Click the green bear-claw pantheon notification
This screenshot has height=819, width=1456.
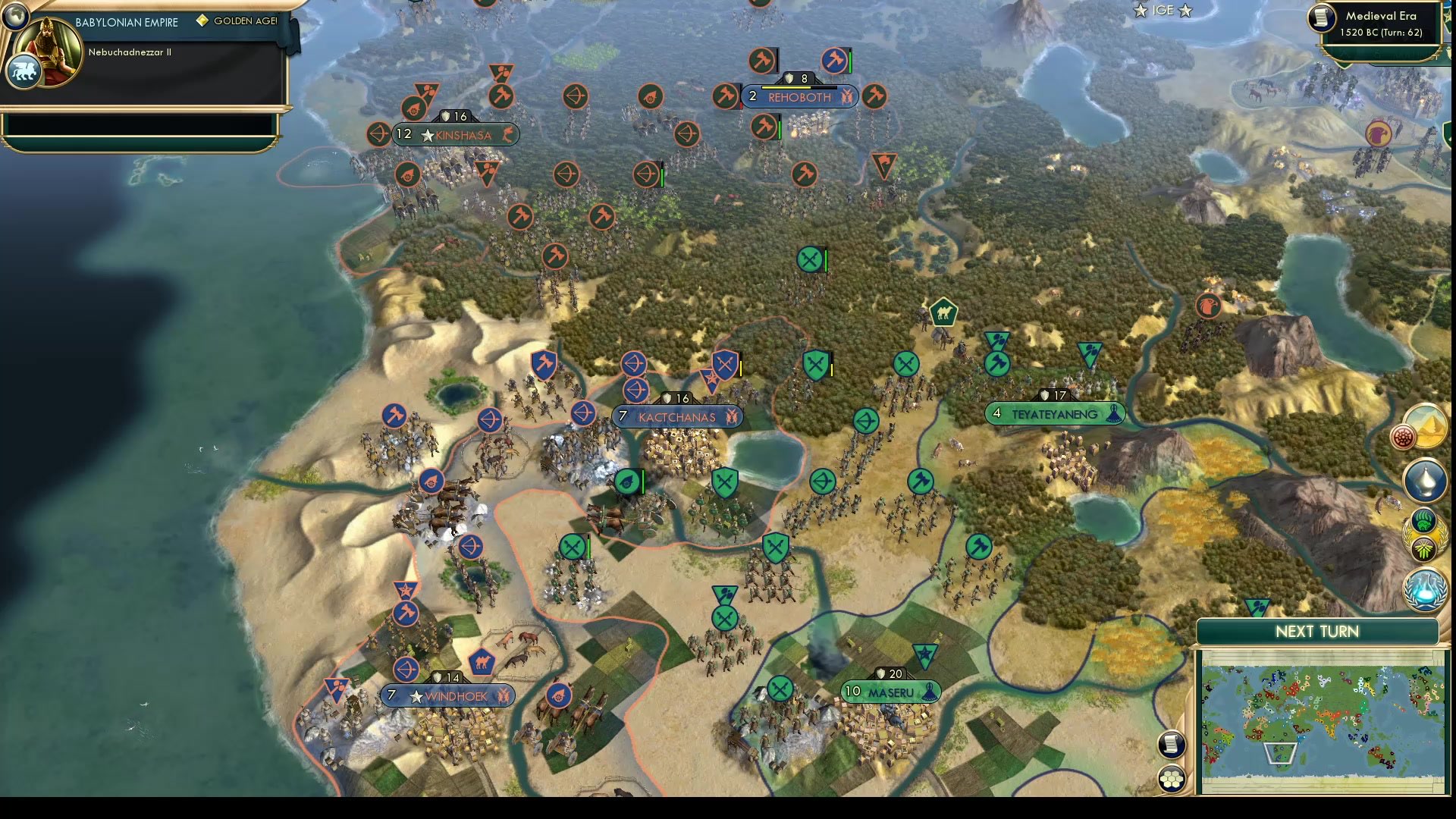[1422, 520]
